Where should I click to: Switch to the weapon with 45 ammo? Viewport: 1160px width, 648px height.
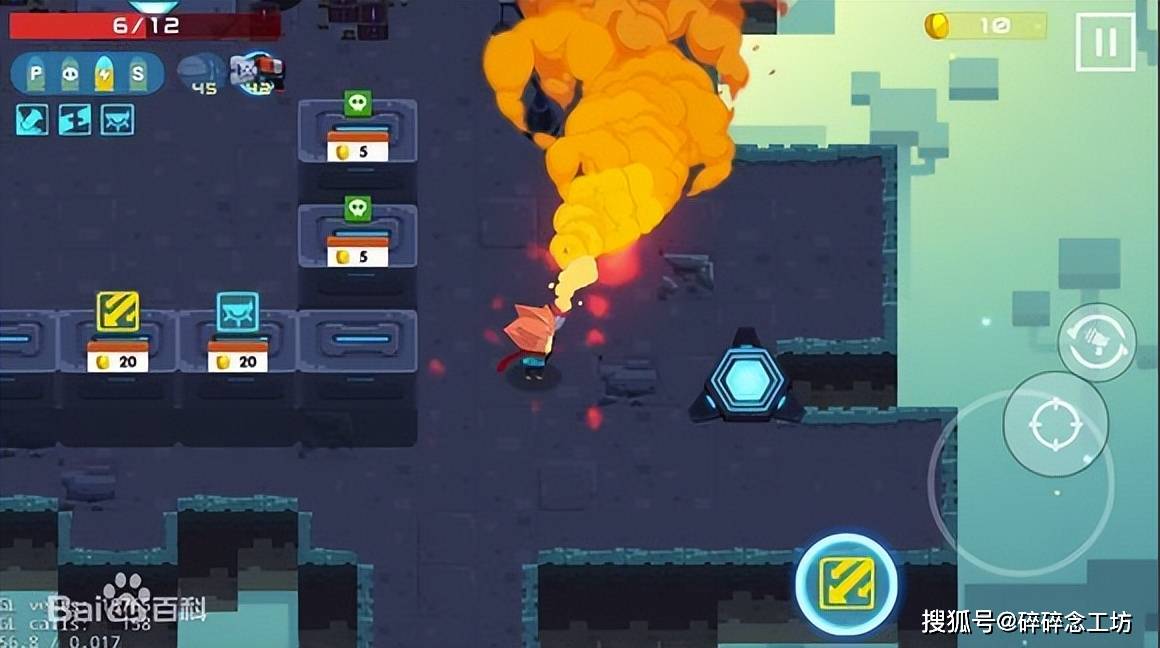(200, 72)
